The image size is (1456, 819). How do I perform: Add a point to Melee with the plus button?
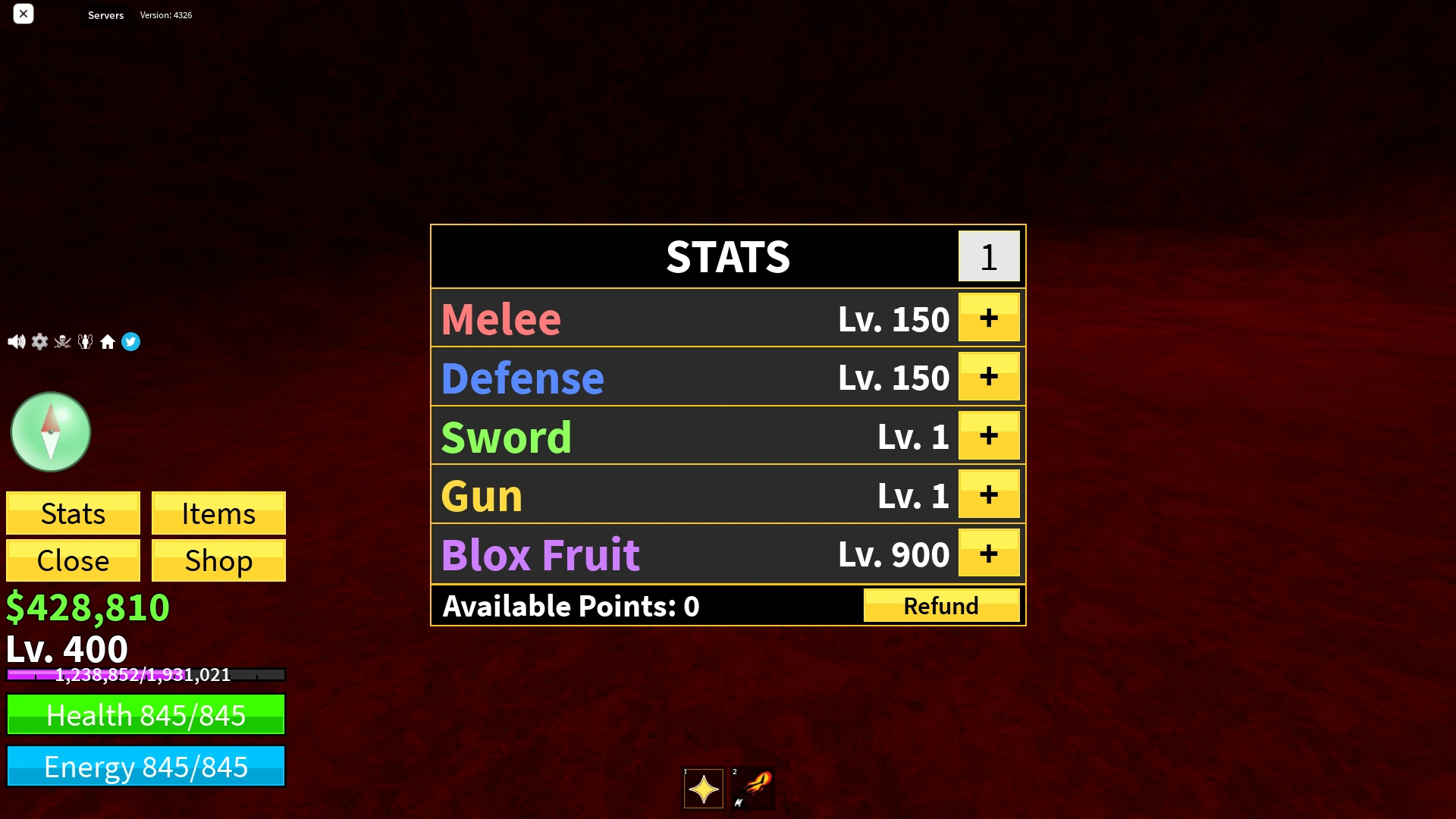[989, 318]
